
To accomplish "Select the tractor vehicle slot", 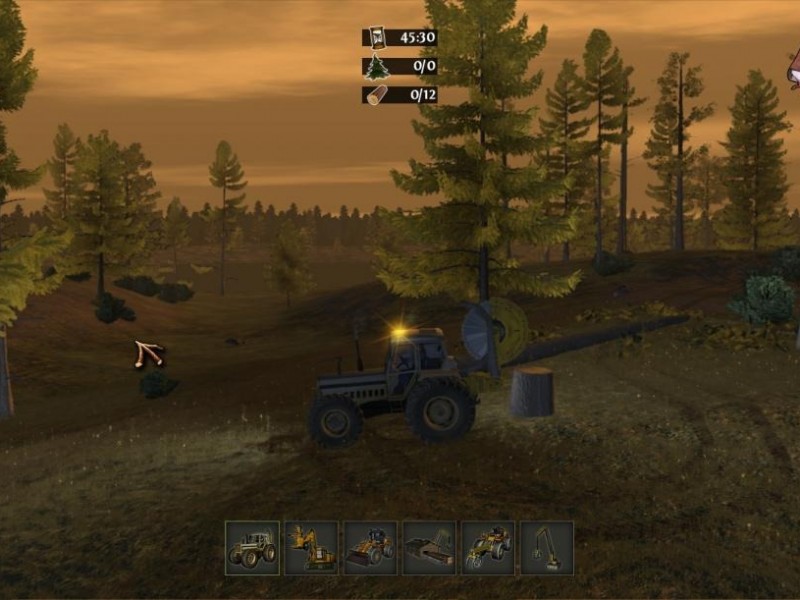I will (x=252, y=547).
